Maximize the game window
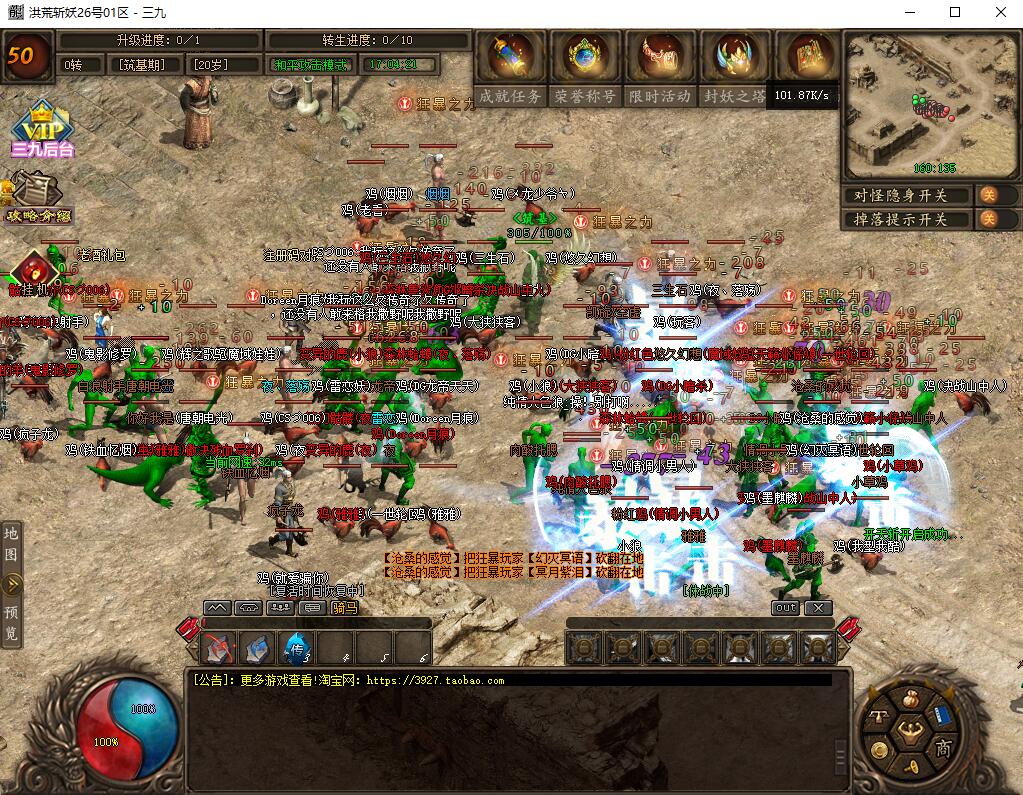Screen dimensions: 1023x795 (954, 12)
